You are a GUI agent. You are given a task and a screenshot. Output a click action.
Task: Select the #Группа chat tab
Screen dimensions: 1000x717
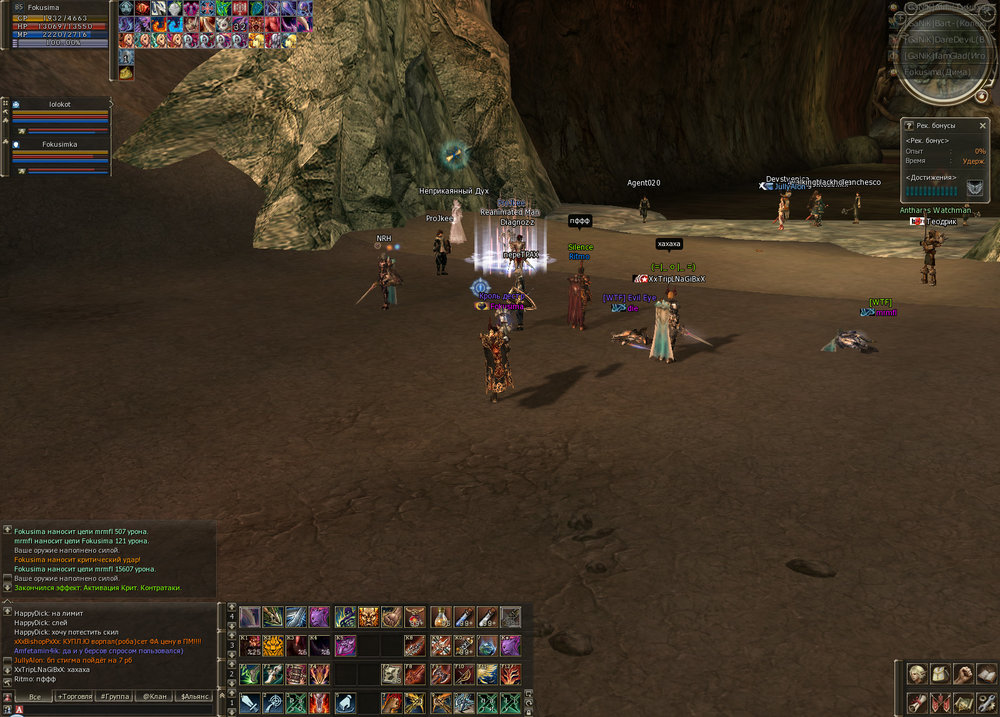click(x=114, y=696)
